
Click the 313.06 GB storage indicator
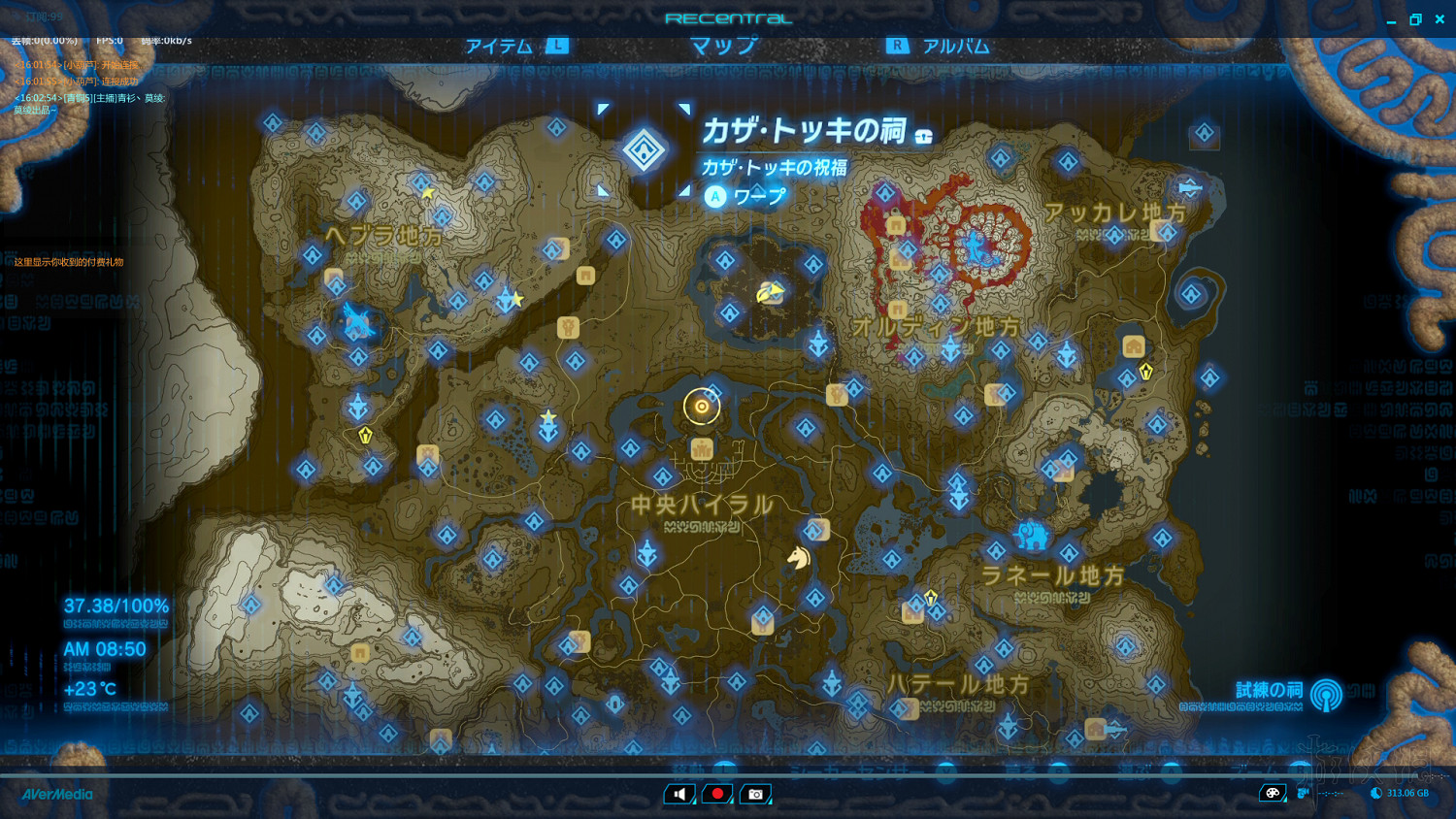[x=1401, y=793]
